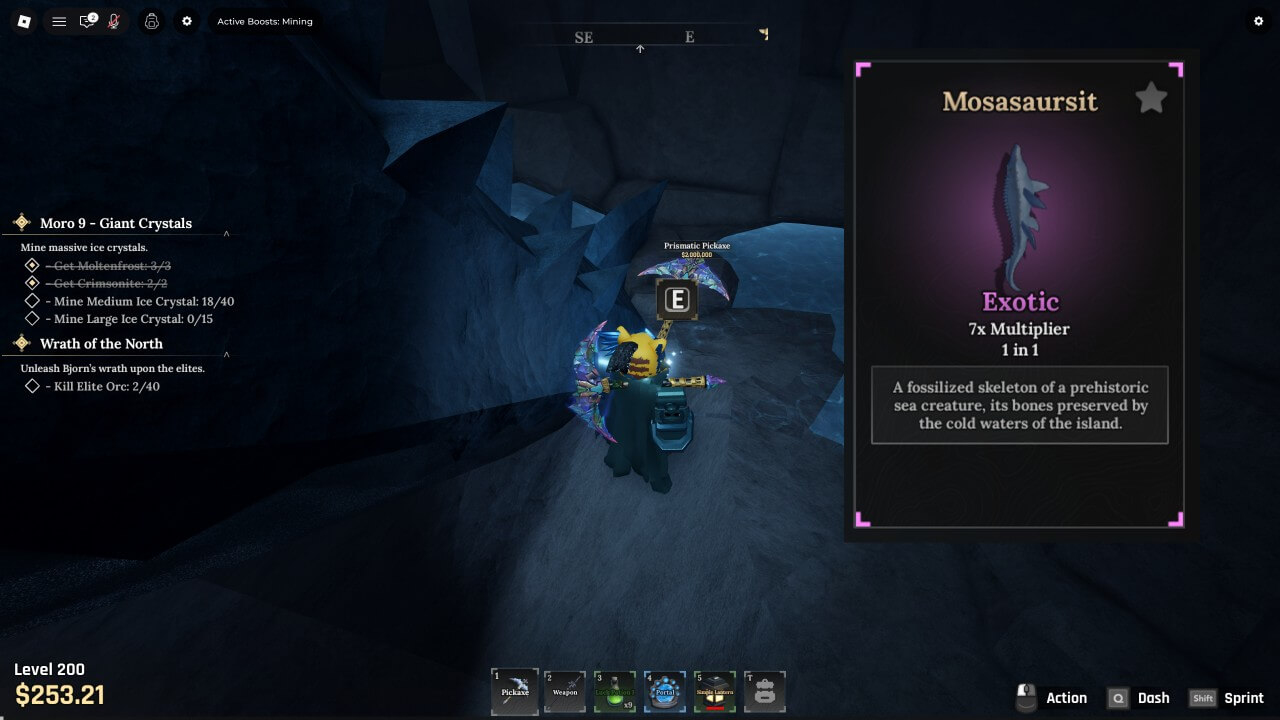Select the Pickaxe hotbar slot
This screenshot has width=1280, height=720.
point(515,692)
